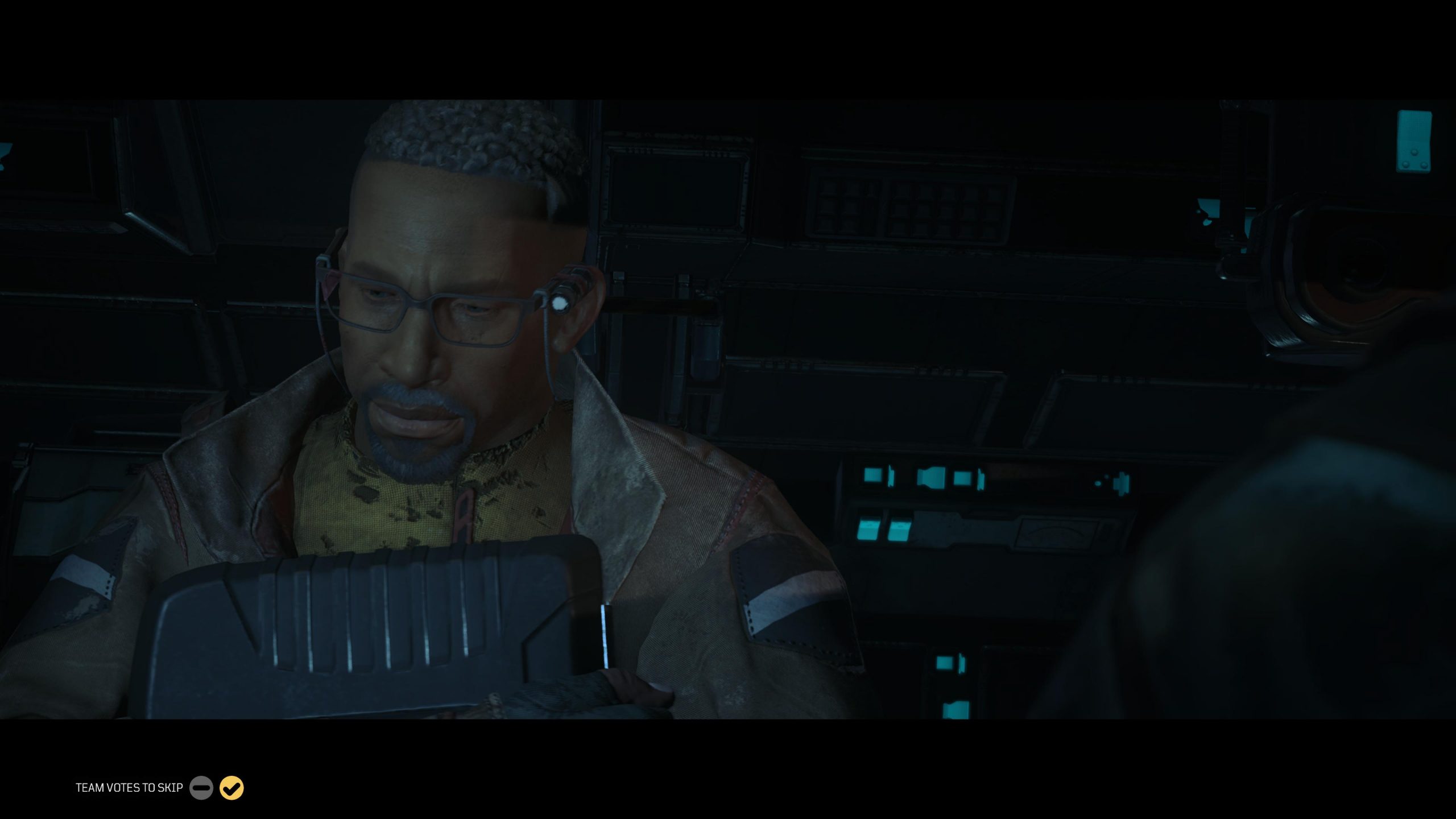Click the dark wall monitor above the character
Image resolution: width=1456 pixels, height=819 pixels.
click(x=677, y=188)
